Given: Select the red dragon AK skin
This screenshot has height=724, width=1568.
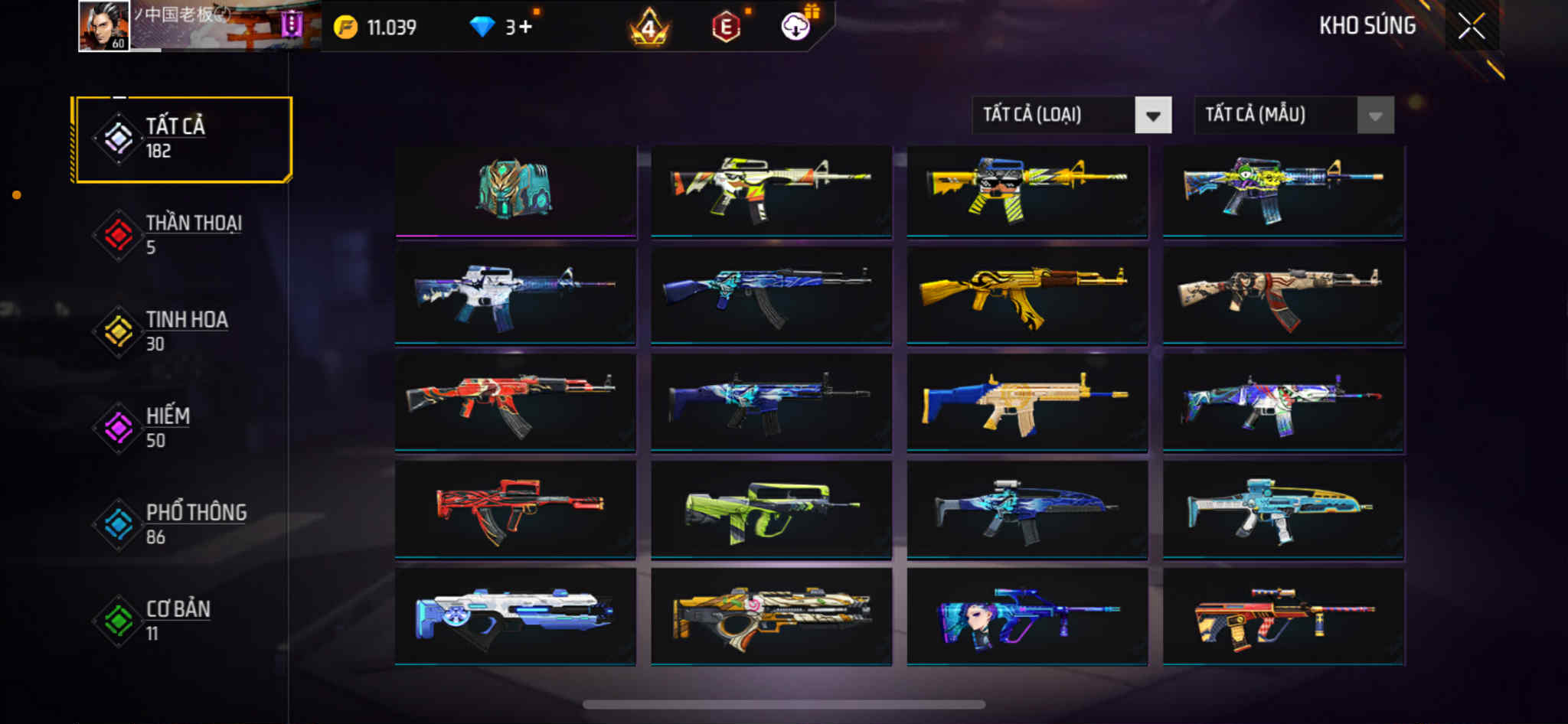Looking at the screenshot, I should tap(515, 402).
